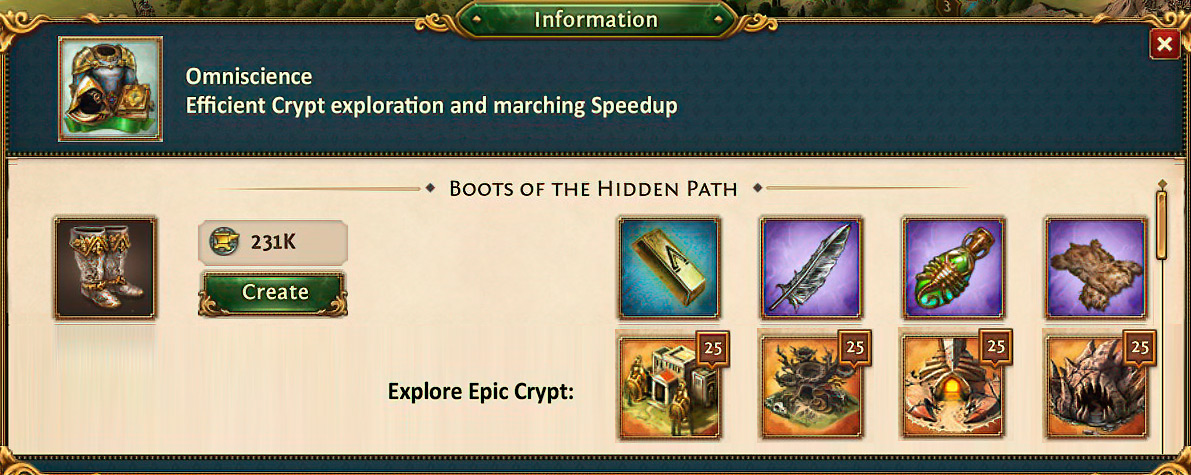
Task: Select the green scorpion amulet material
Action: (952, 267)
